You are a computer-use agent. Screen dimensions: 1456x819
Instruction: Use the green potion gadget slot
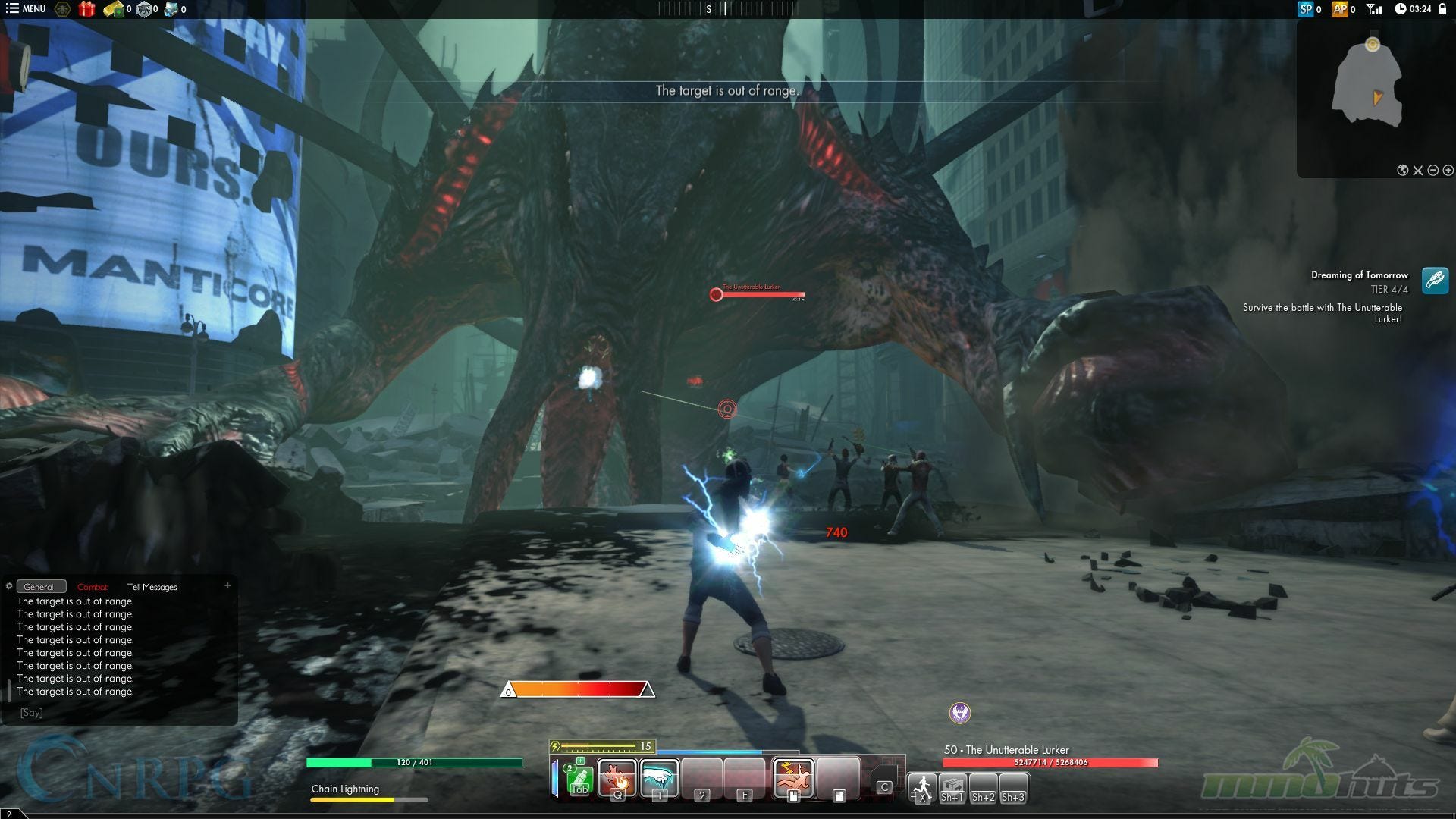click(x=579, y=777)
